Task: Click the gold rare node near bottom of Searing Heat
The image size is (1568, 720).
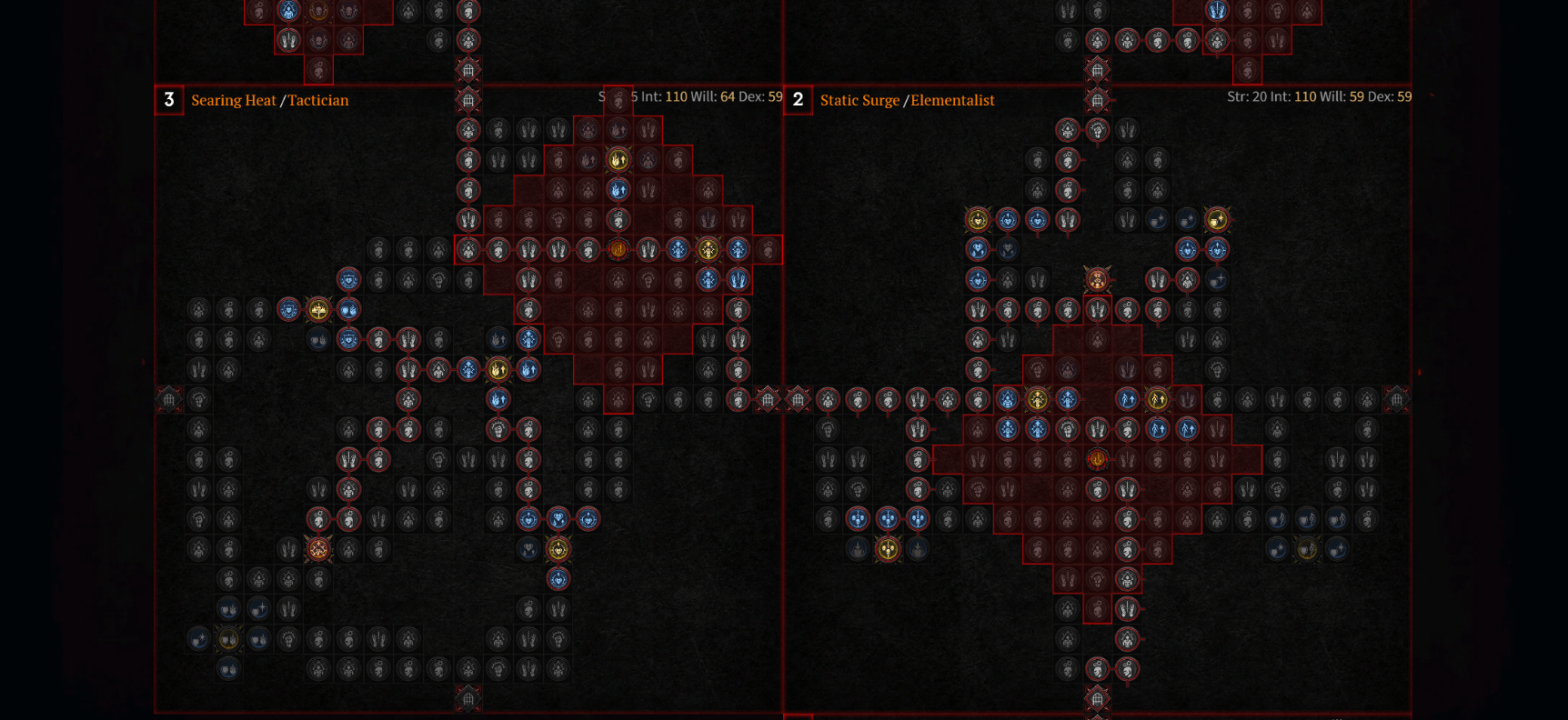Action: (558, 551)
